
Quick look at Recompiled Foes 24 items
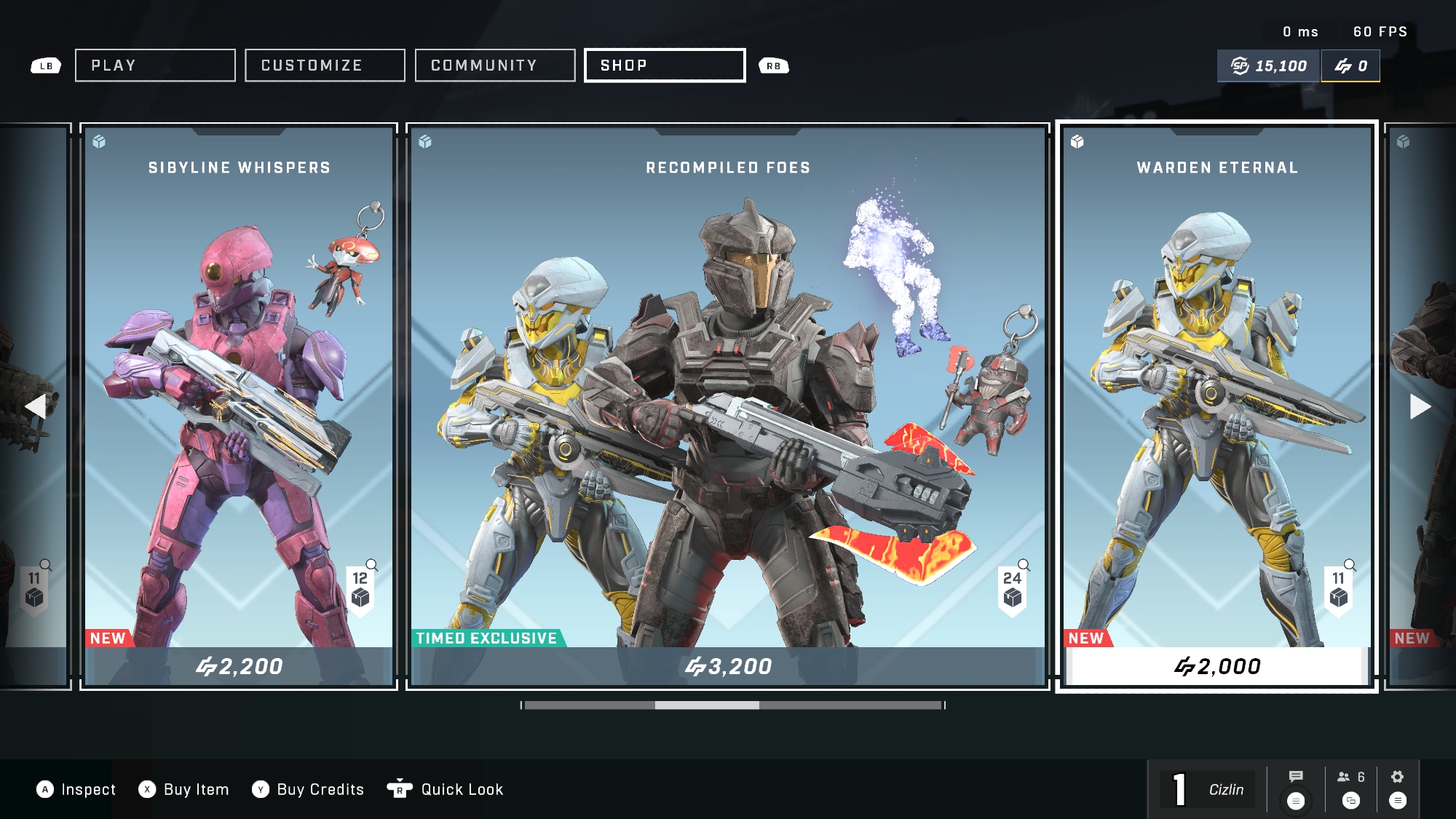click(x=1013, y=588)
